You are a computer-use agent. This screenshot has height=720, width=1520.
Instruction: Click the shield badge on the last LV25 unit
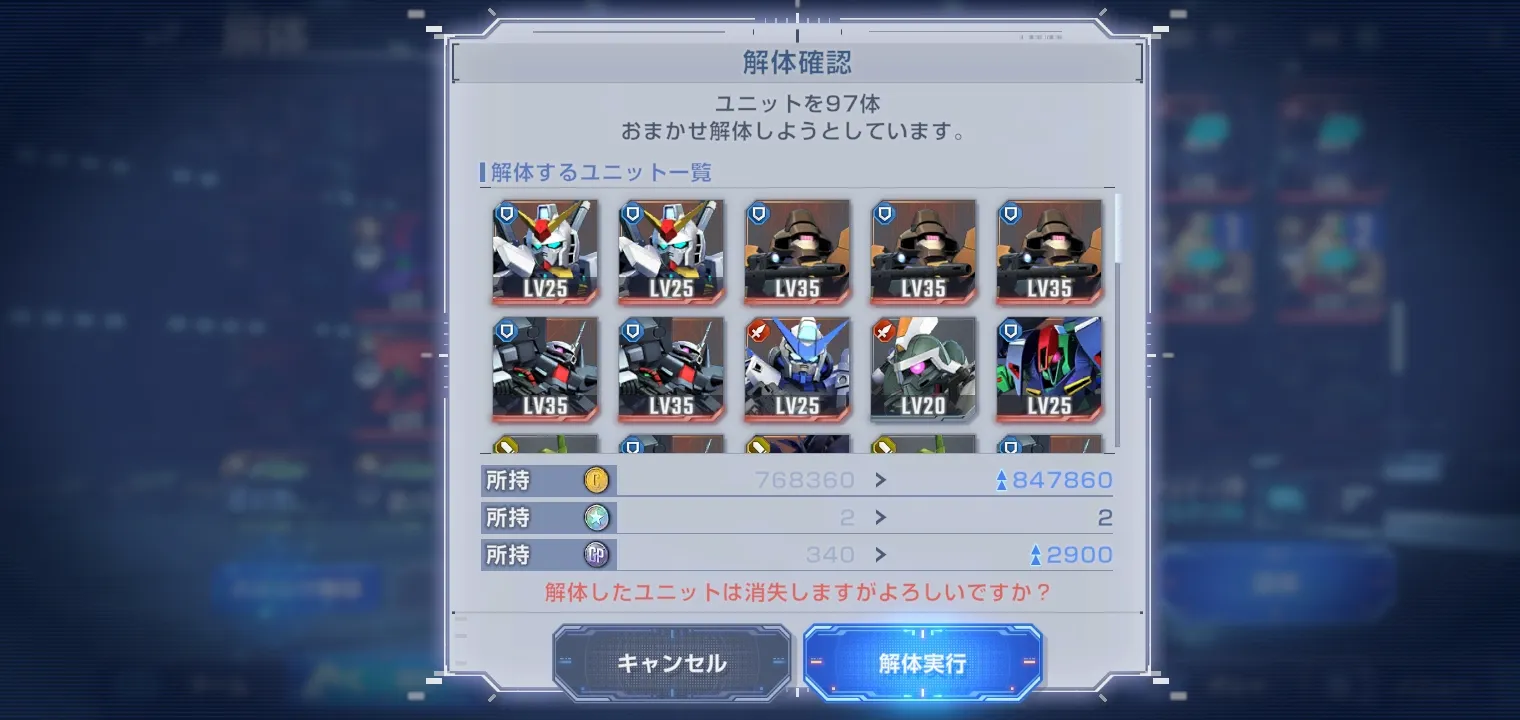[1010, 328]
